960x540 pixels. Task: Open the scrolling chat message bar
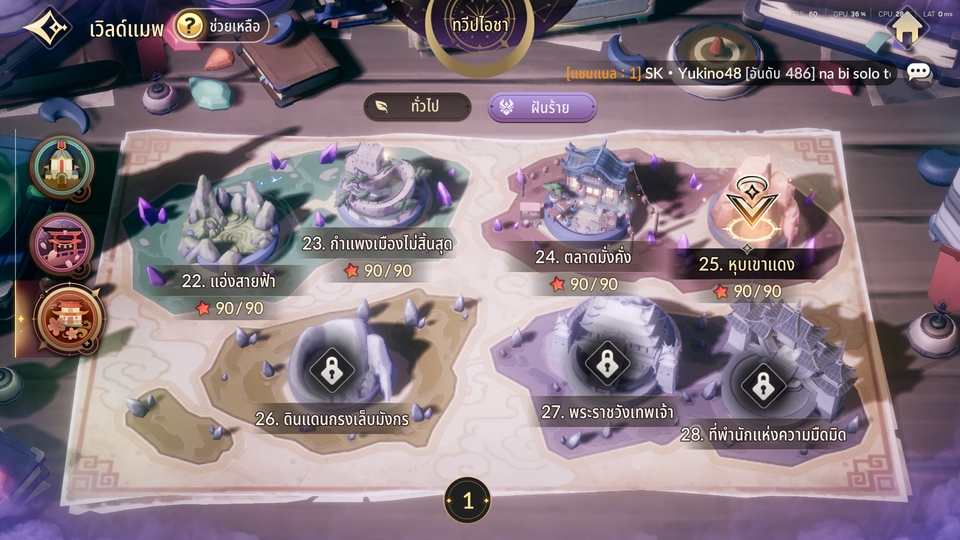(730, 73)
